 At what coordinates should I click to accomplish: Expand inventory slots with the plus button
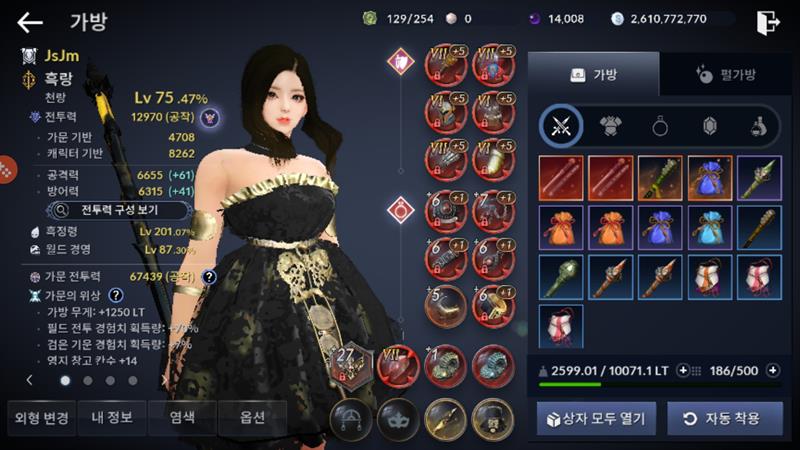771,370
